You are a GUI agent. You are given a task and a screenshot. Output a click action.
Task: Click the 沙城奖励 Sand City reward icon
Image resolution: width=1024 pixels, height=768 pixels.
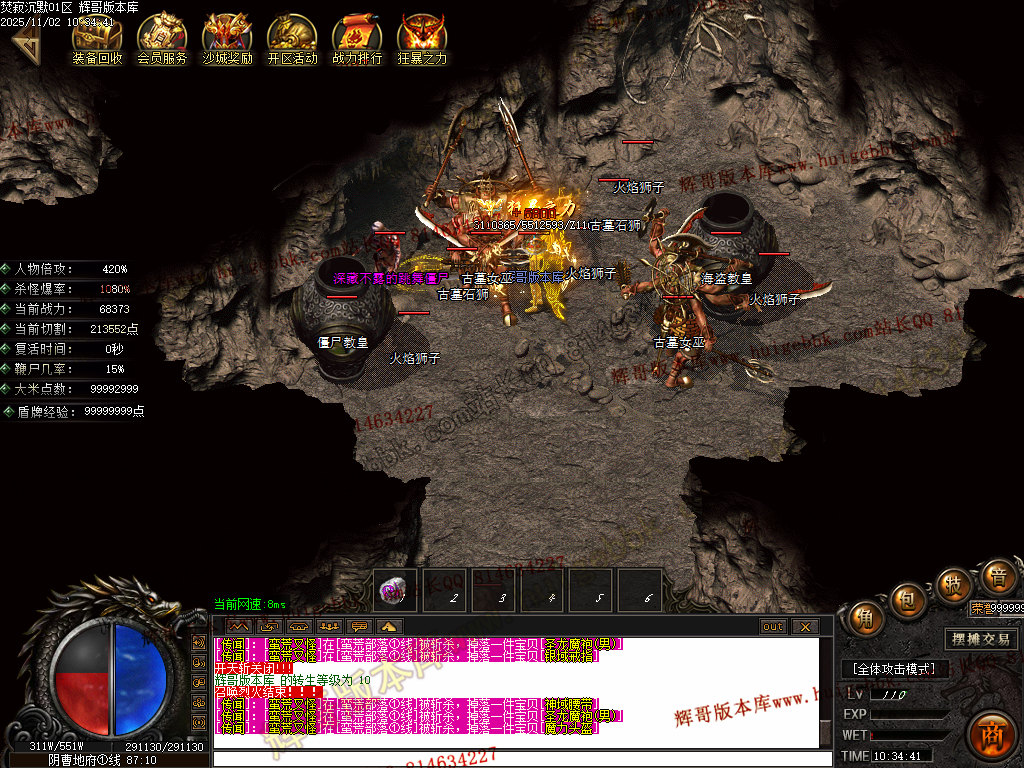(x=227, y=38)
